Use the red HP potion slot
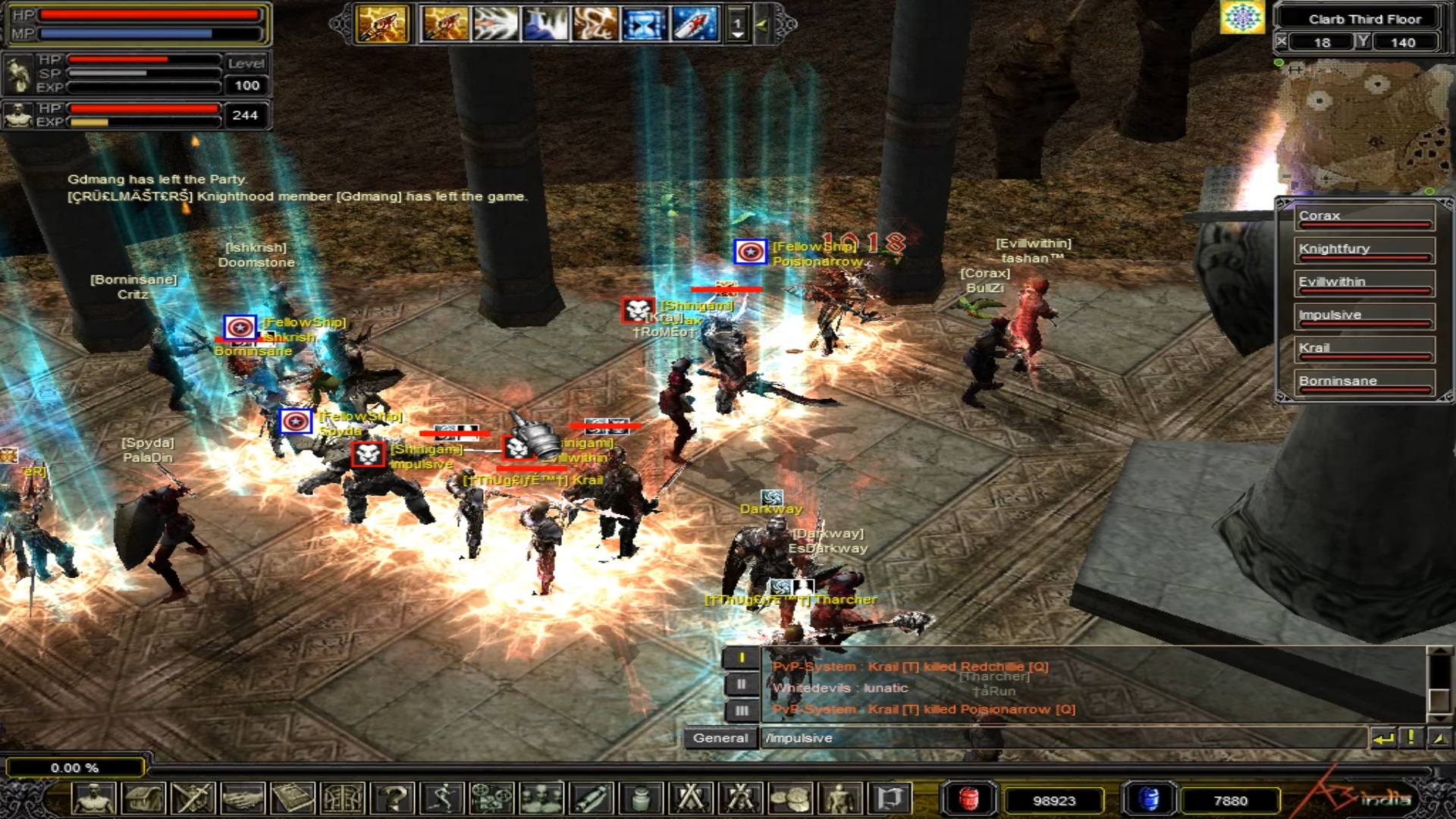This screenshot has height=819, width=1456. point(968,799)
